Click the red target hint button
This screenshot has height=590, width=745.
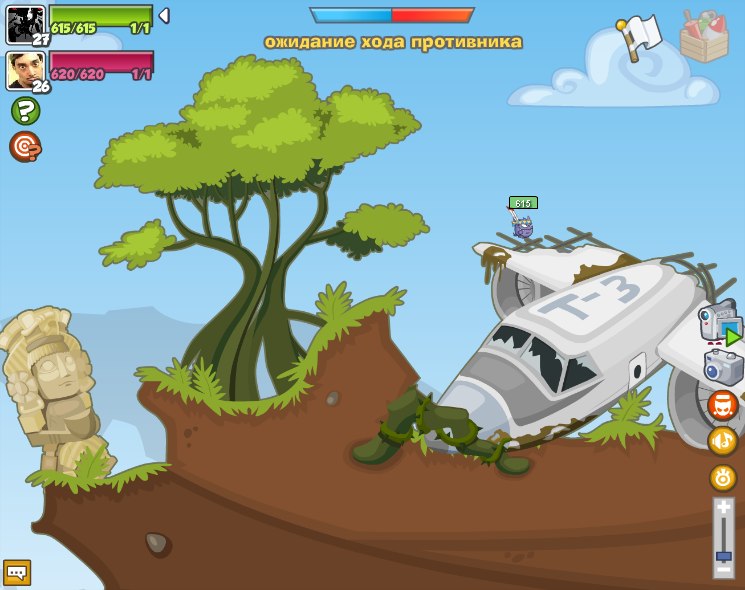(25, 147)
